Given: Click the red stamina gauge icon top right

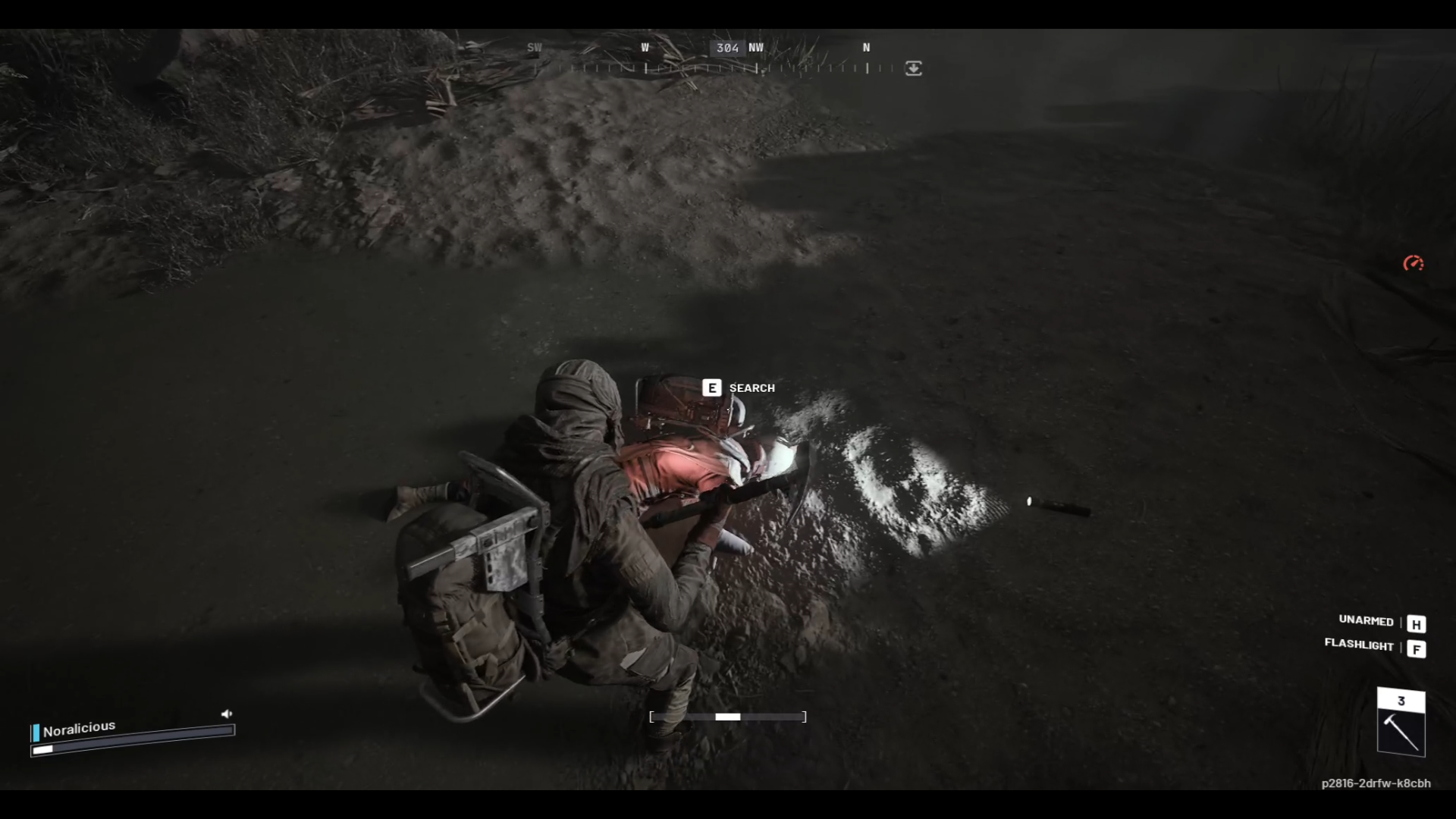Looking at the screenshot, I should tap(1414, 264).
